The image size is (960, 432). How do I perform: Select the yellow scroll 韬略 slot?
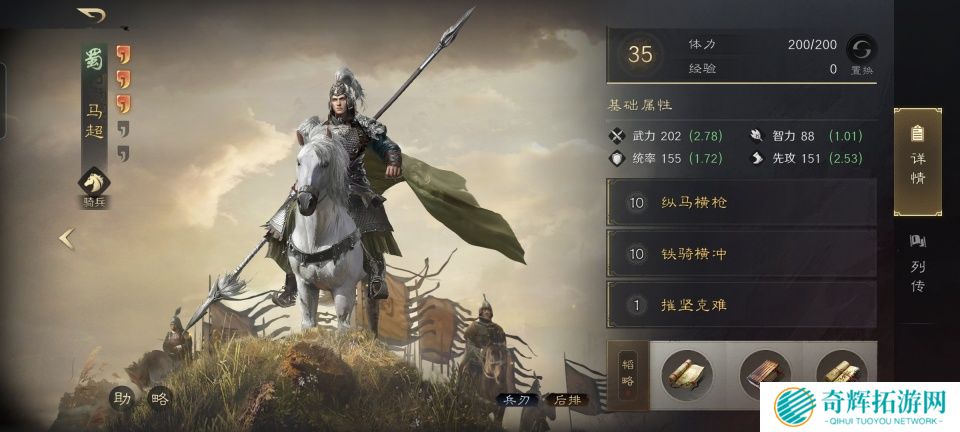(688, 374)
